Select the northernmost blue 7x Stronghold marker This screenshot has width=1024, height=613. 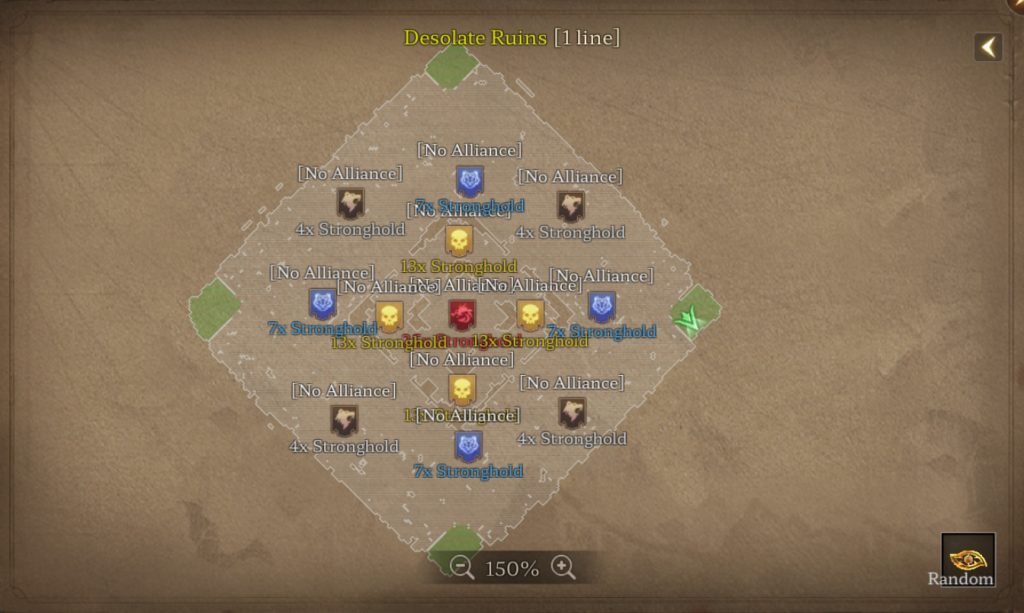tap(469, 181)
